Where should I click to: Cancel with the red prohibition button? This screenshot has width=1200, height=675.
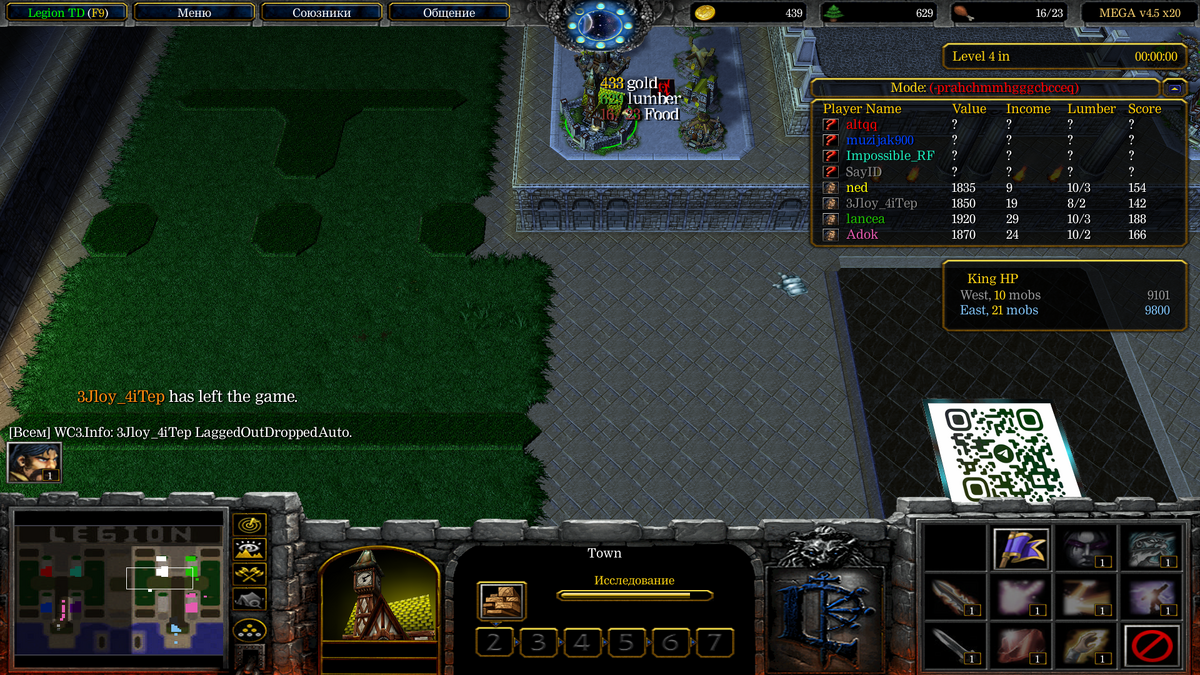[1151, 645]
